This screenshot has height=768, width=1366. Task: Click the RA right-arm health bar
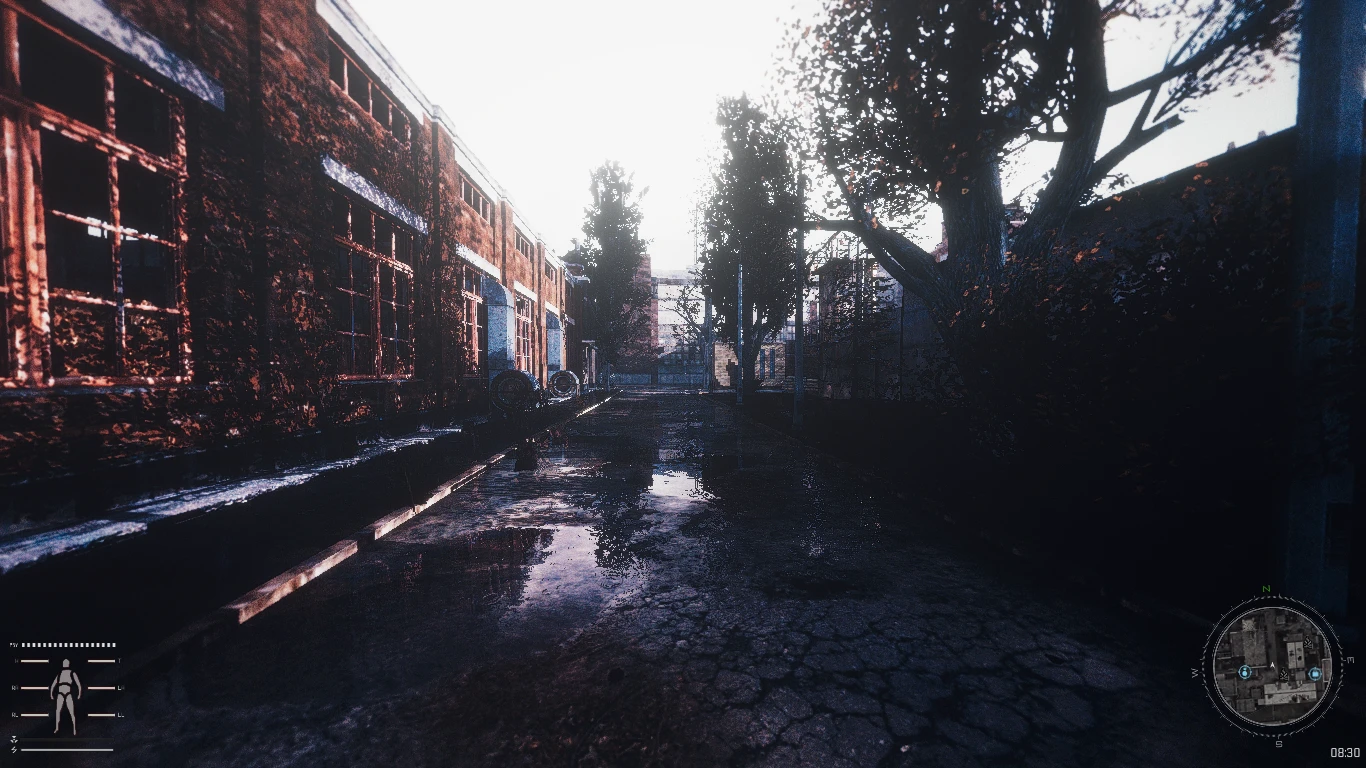pyautogui.click(x=35, y=687)
